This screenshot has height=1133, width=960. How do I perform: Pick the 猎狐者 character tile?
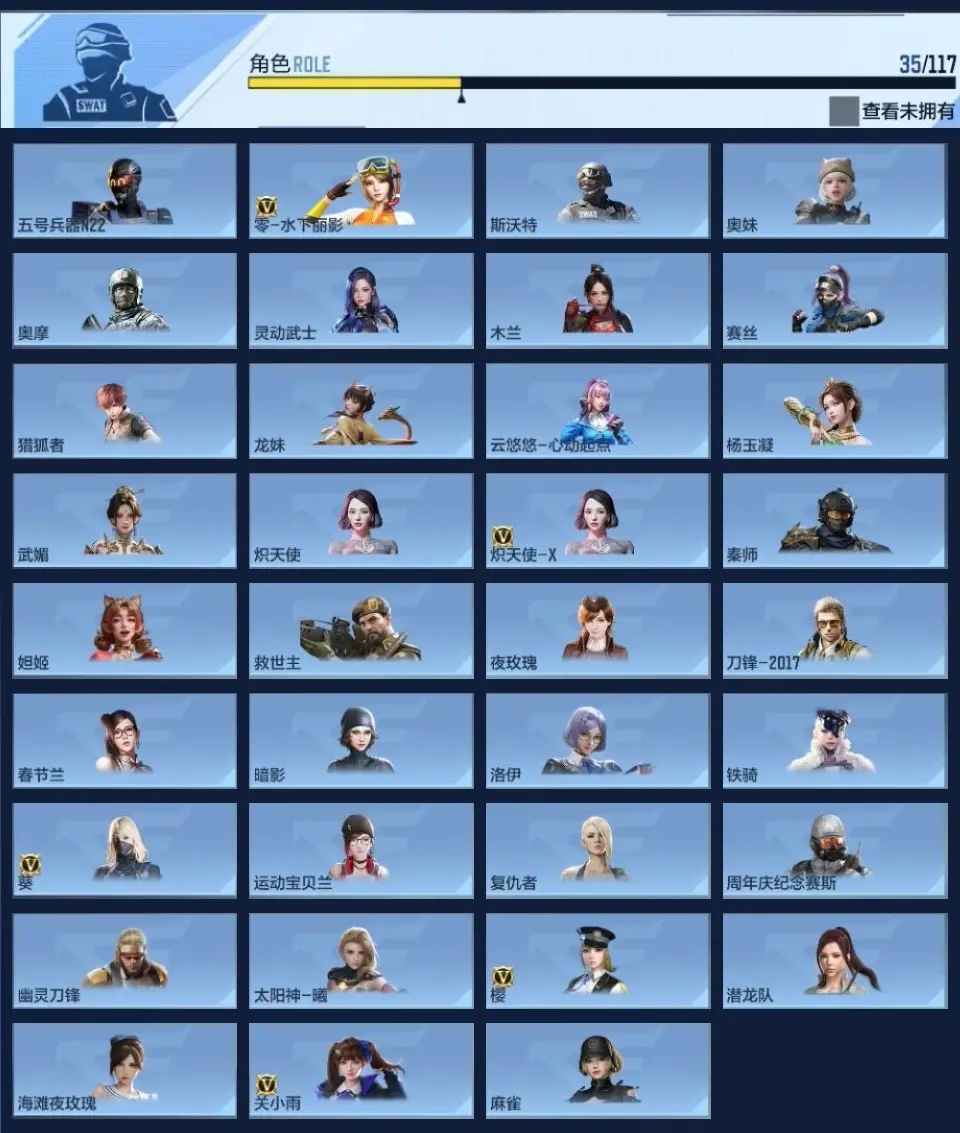click(125, 411)
